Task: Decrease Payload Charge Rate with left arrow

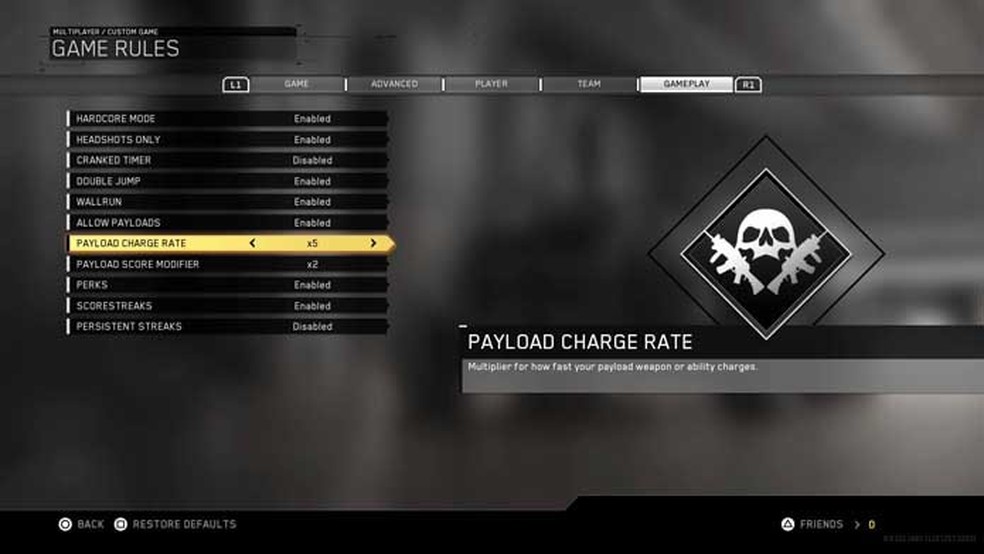Action: click(x=252, y=243)
